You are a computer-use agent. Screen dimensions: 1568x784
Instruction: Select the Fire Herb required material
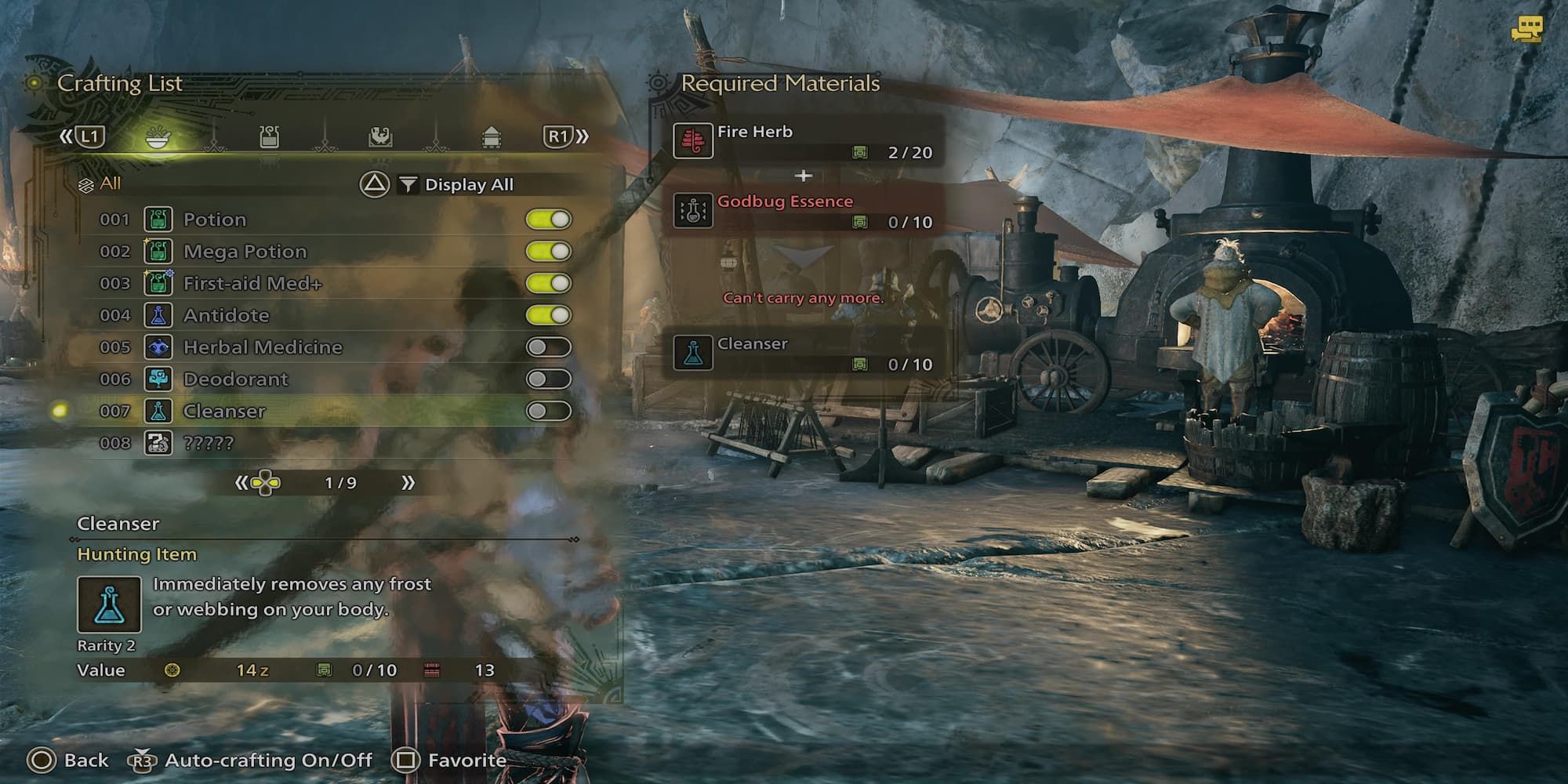click(804, 141)
